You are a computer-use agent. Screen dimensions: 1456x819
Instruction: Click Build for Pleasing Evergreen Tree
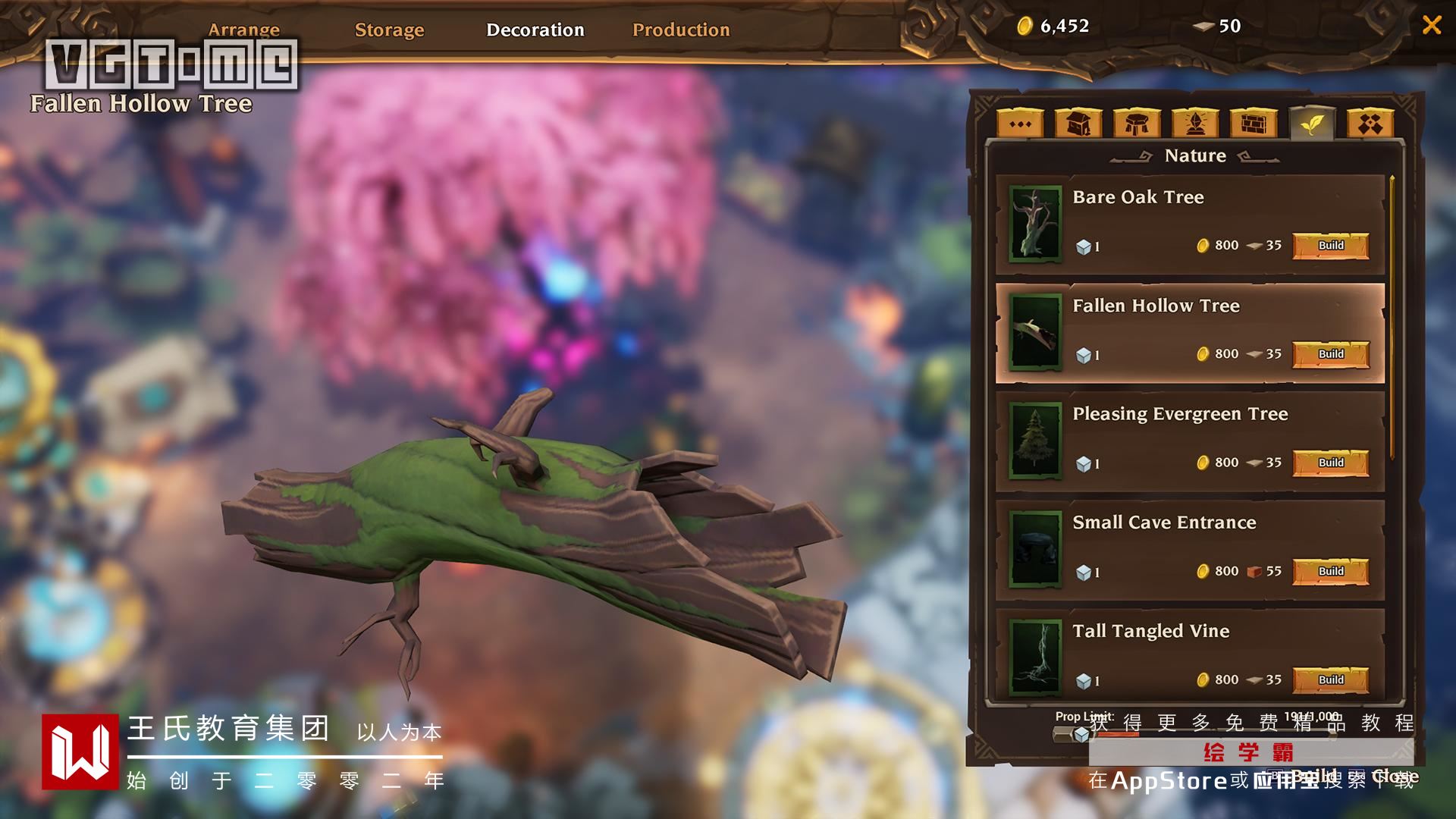tap(1331, 463)
